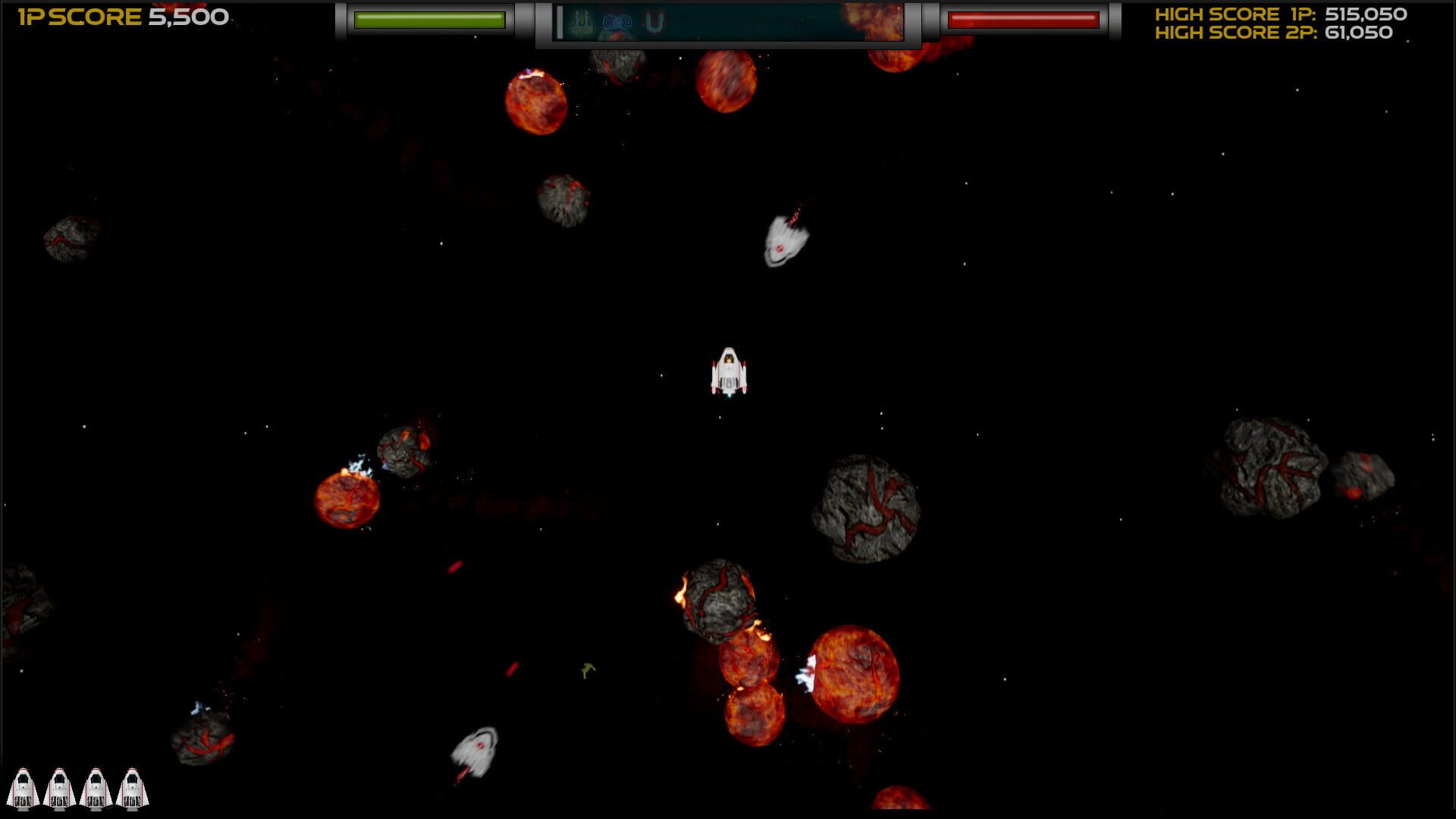Click the rocket launch power-up icon
The width and height of the screenshot is (1456, 819).
(x=580, y=21)
